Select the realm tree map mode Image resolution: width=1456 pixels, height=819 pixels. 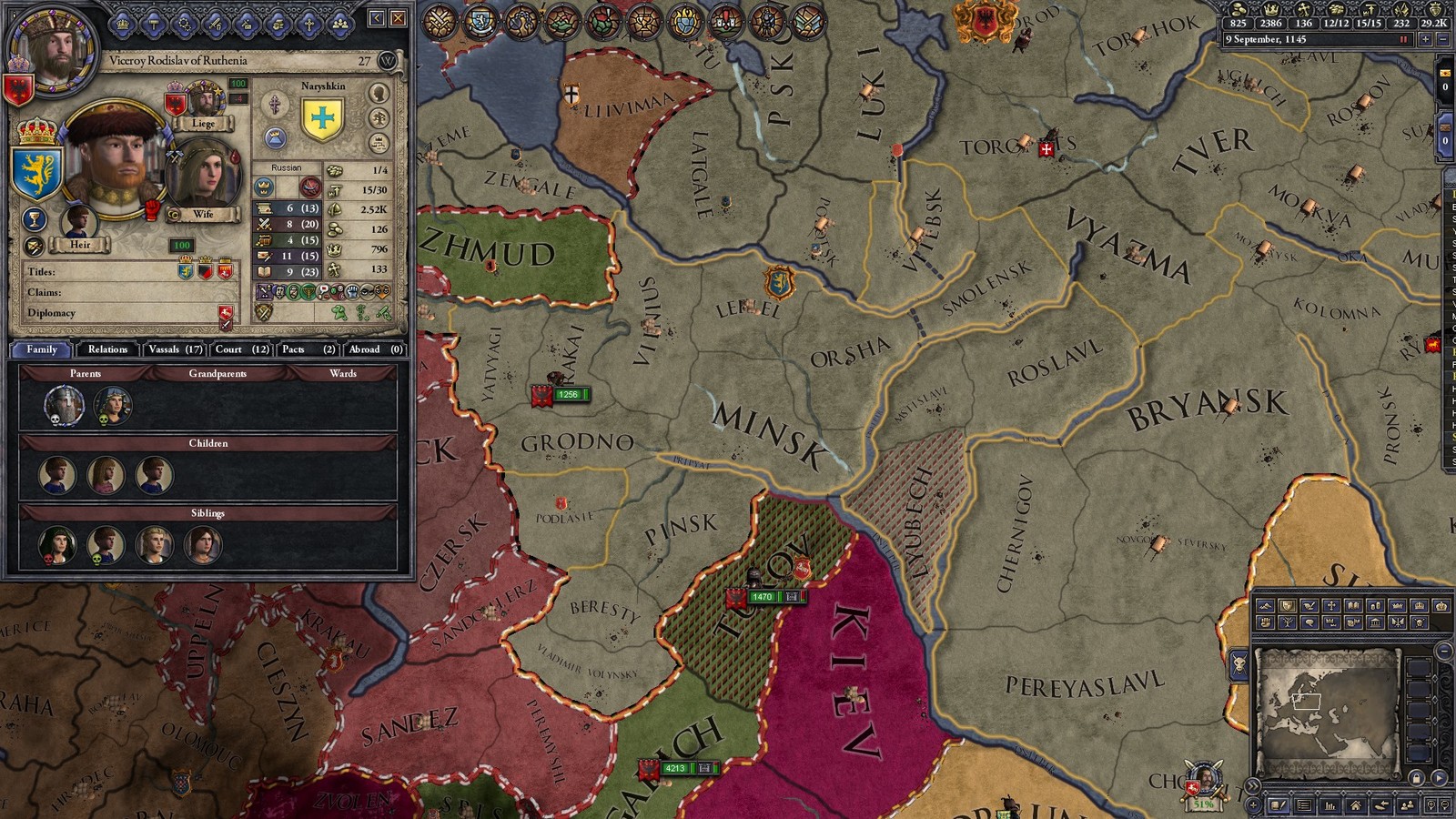1289,623
